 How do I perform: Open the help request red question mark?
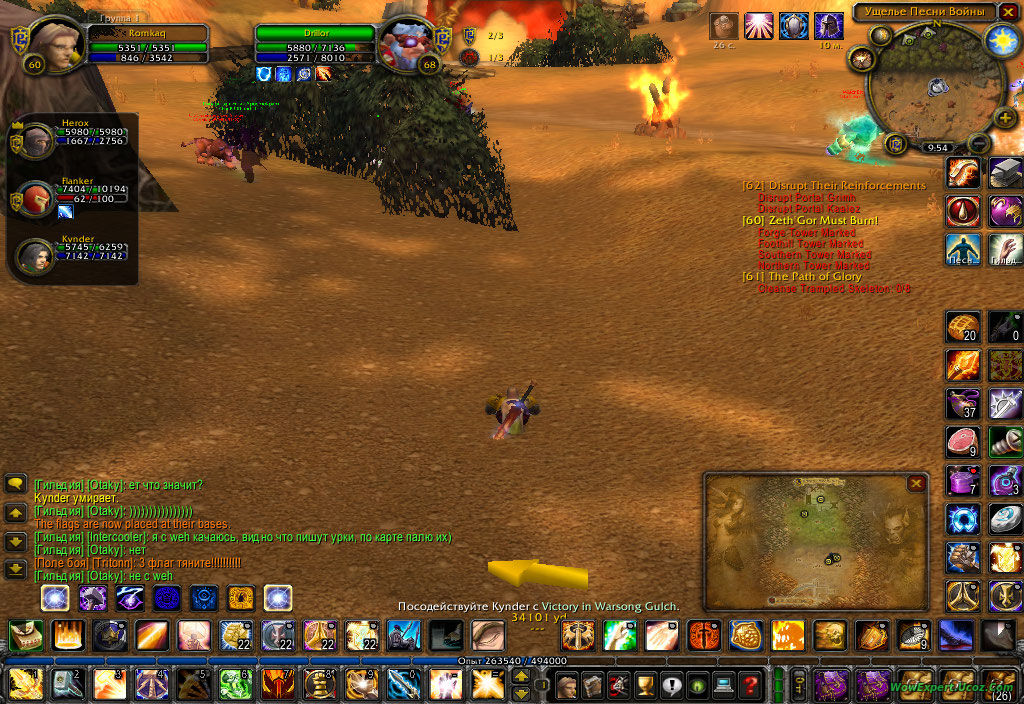(749, 686)
